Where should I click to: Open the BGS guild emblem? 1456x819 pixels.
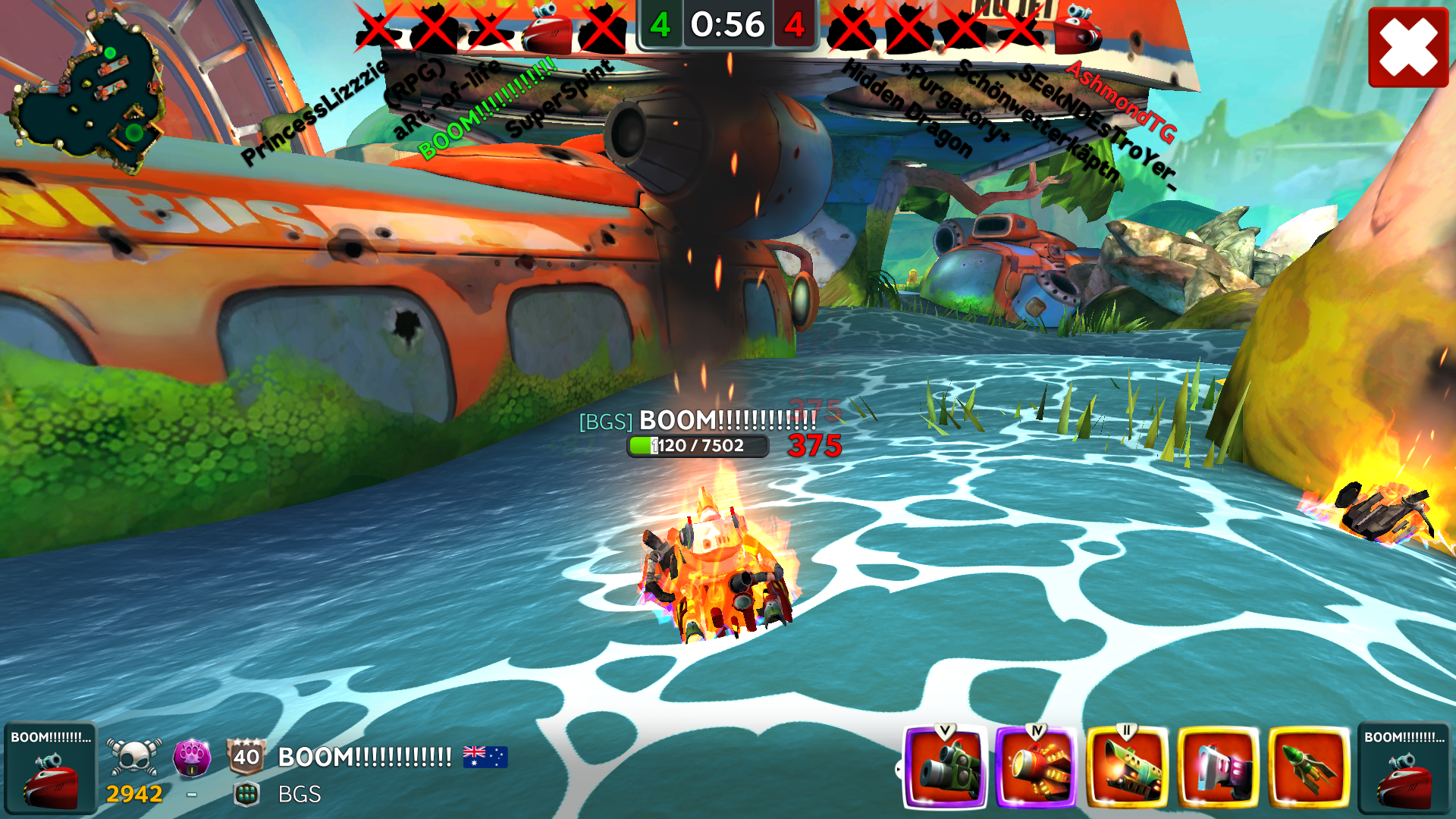click(x=246, y=794)
